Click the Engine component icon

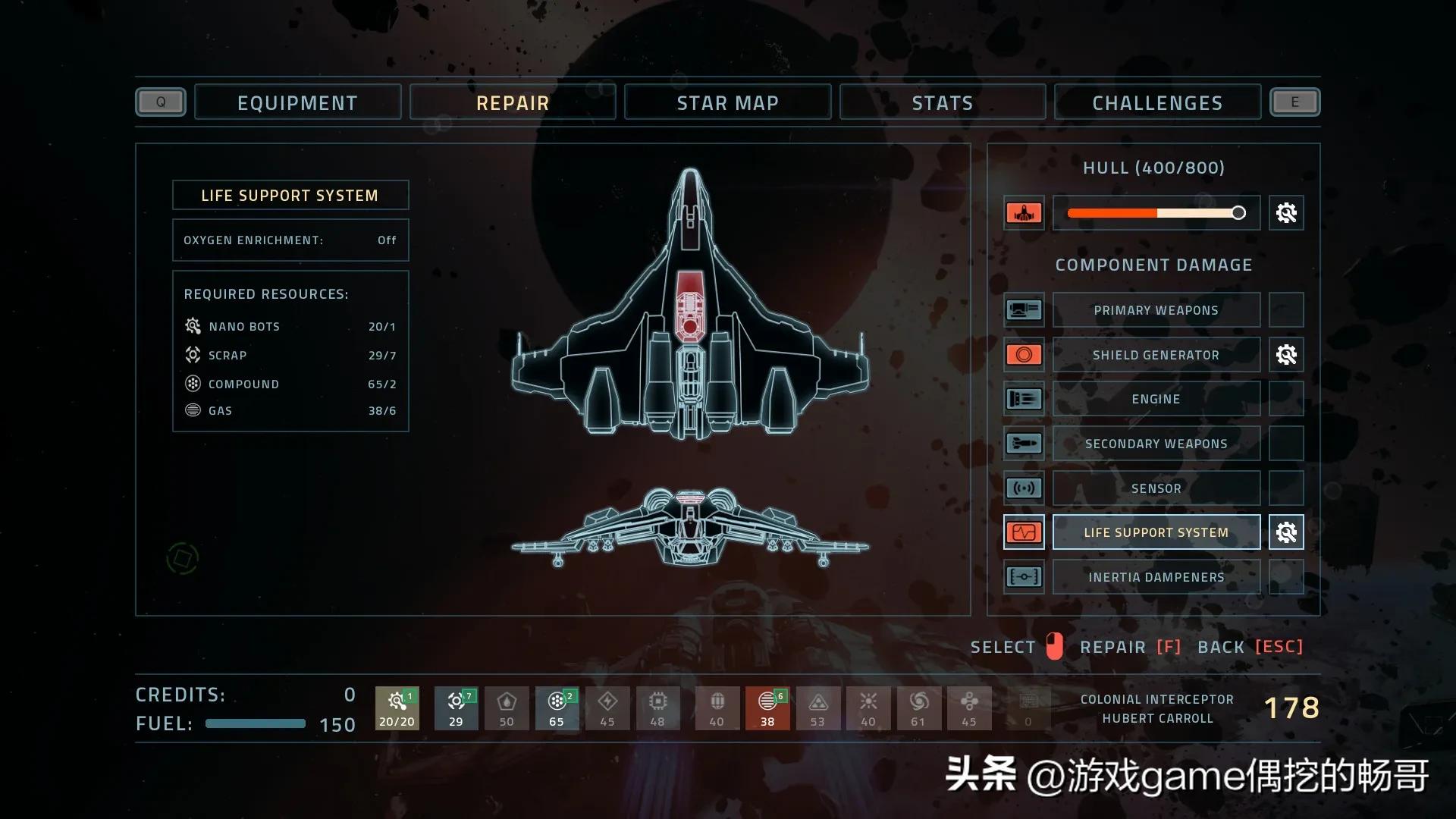coord(1024,398)
